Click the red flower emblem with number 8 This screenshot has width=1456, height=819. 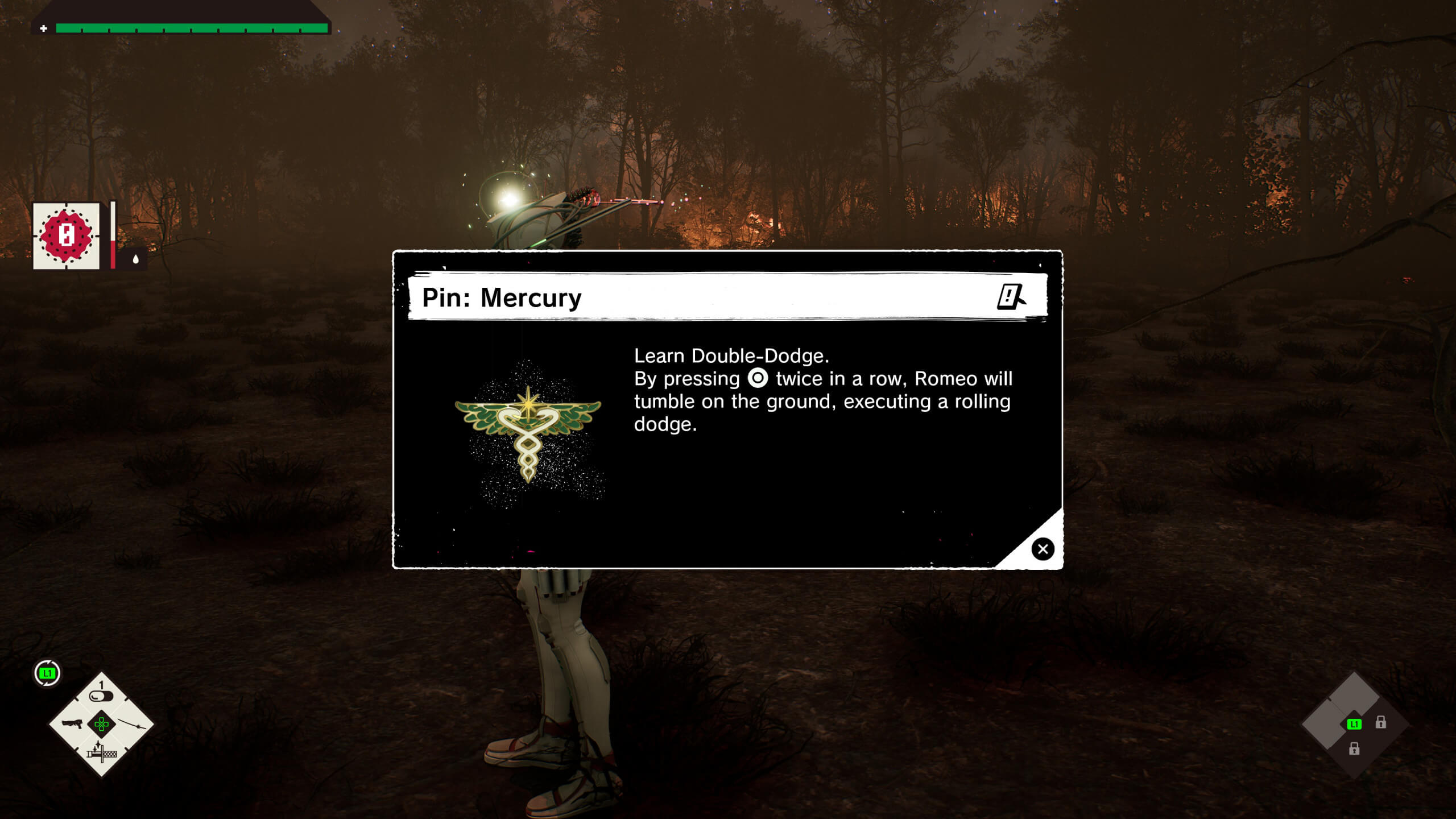67,235
